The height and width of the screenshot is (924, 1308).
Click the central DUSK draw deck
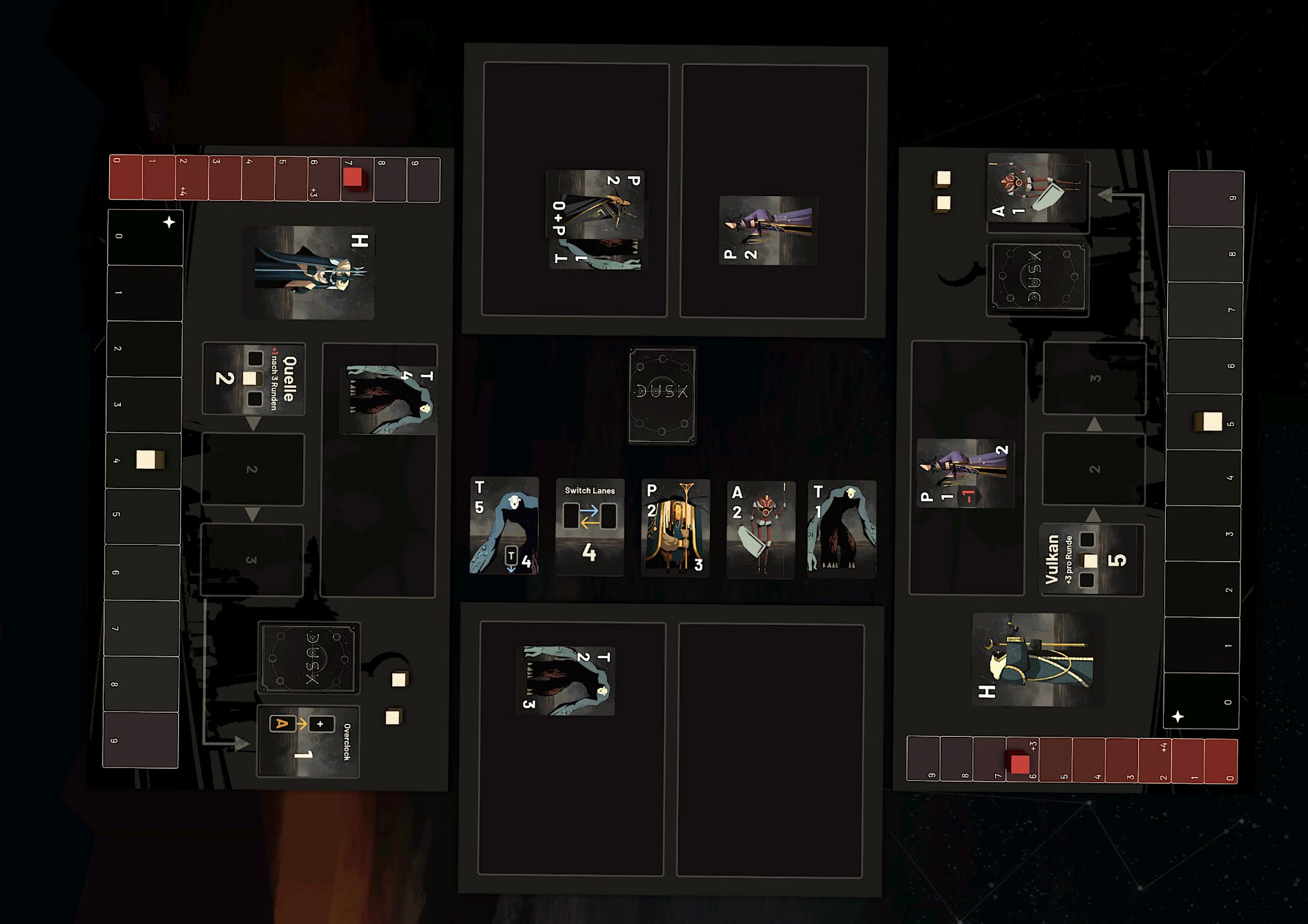coord(662,395)
